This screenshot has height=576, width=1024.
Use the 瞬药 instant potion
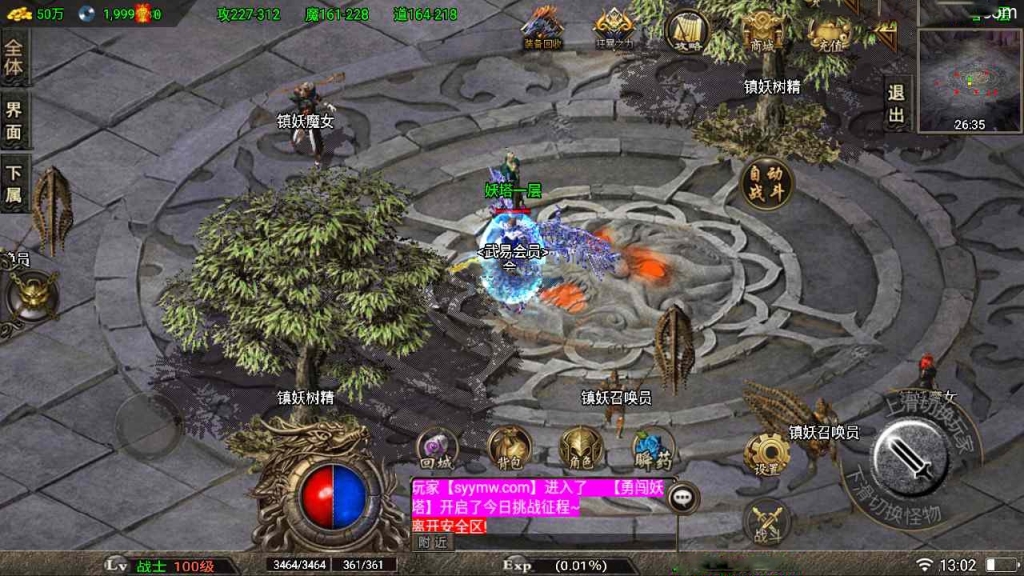653,449
